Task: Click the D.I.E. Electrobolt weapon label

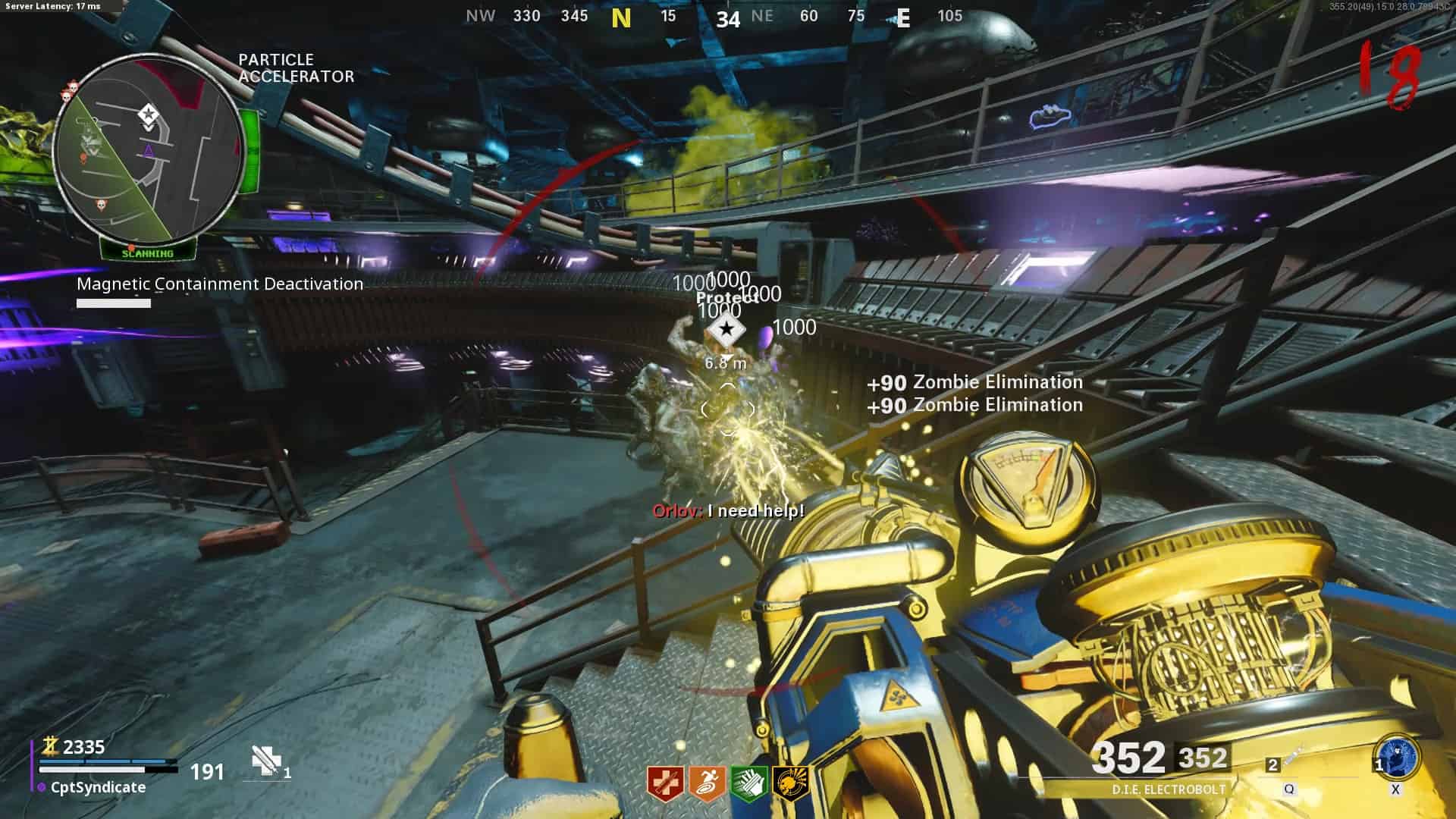Action: click(x=1168, y=789)
